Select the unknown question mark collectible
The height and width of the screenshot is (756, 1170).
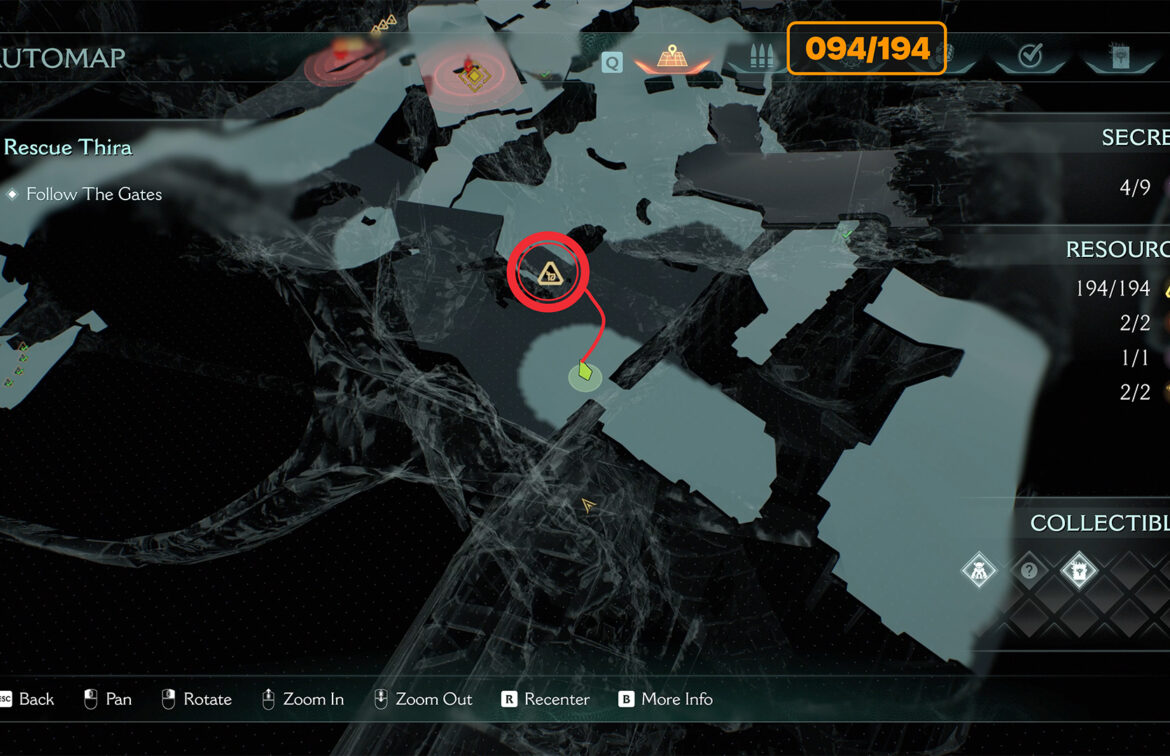(1029, 572)
